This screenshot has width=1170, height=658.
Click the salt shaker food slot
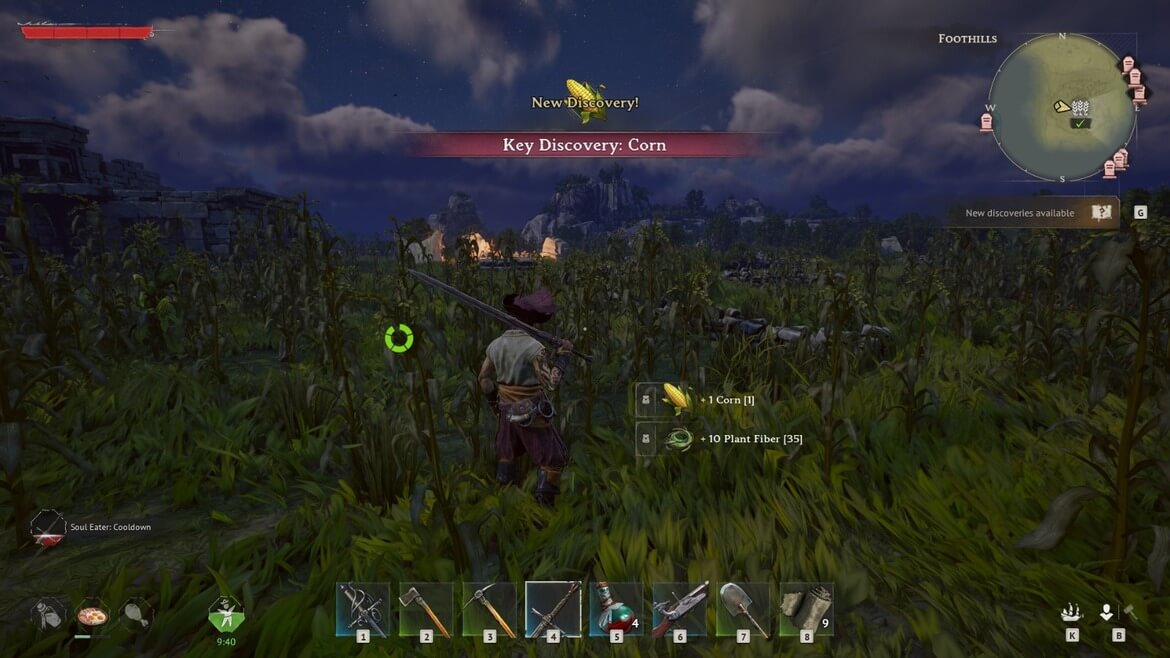click(49, 613)
